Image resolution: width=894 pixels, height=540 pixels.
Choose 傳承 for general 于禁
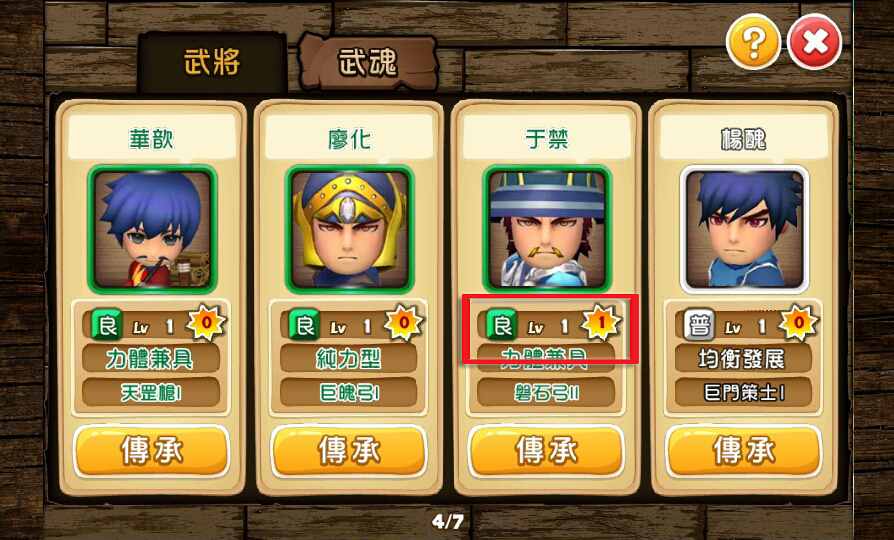click(546, 451)
